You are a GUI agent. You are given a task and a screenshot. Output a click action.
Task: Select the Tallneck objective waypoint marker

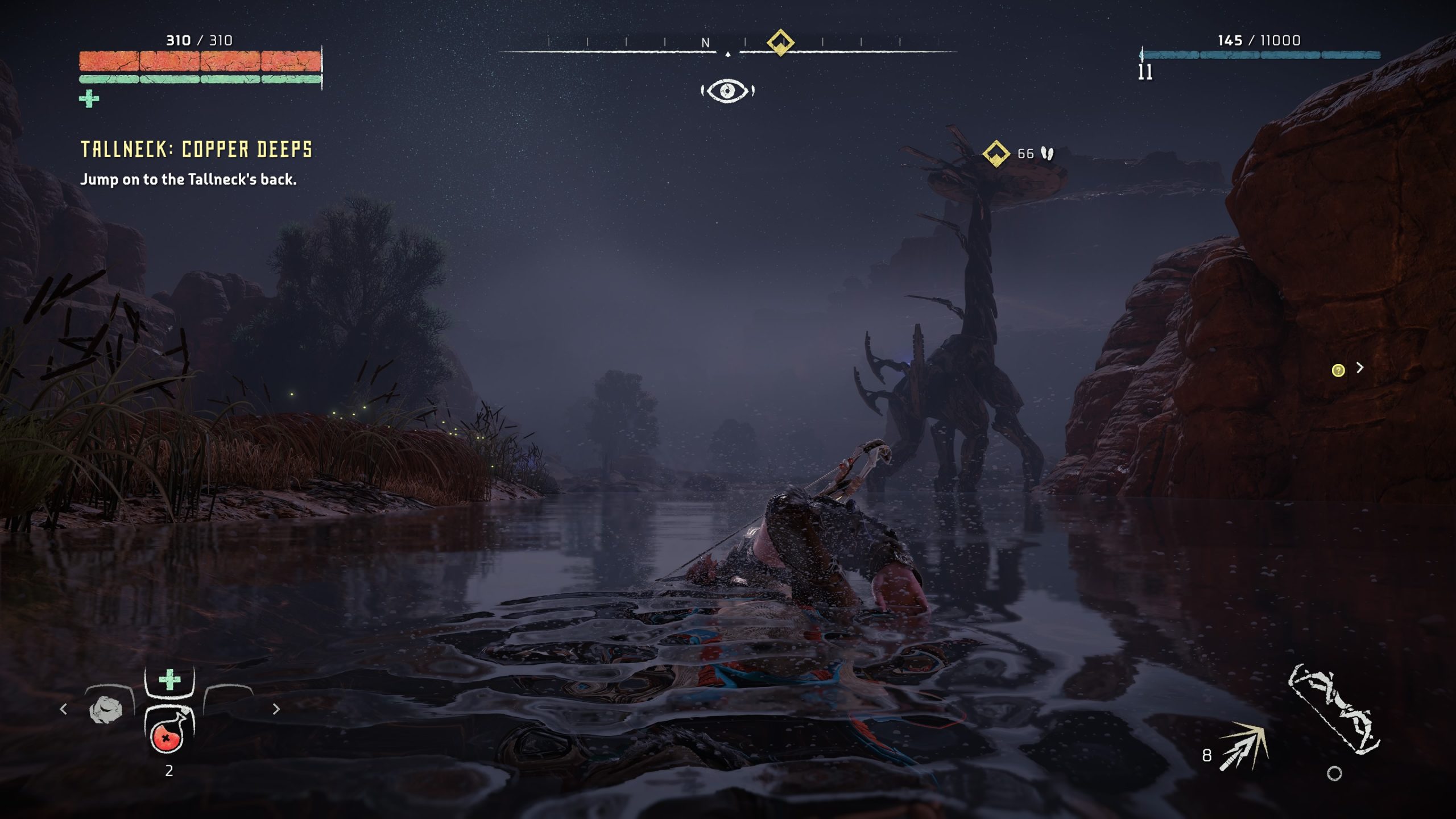click(x=996, y=154)
